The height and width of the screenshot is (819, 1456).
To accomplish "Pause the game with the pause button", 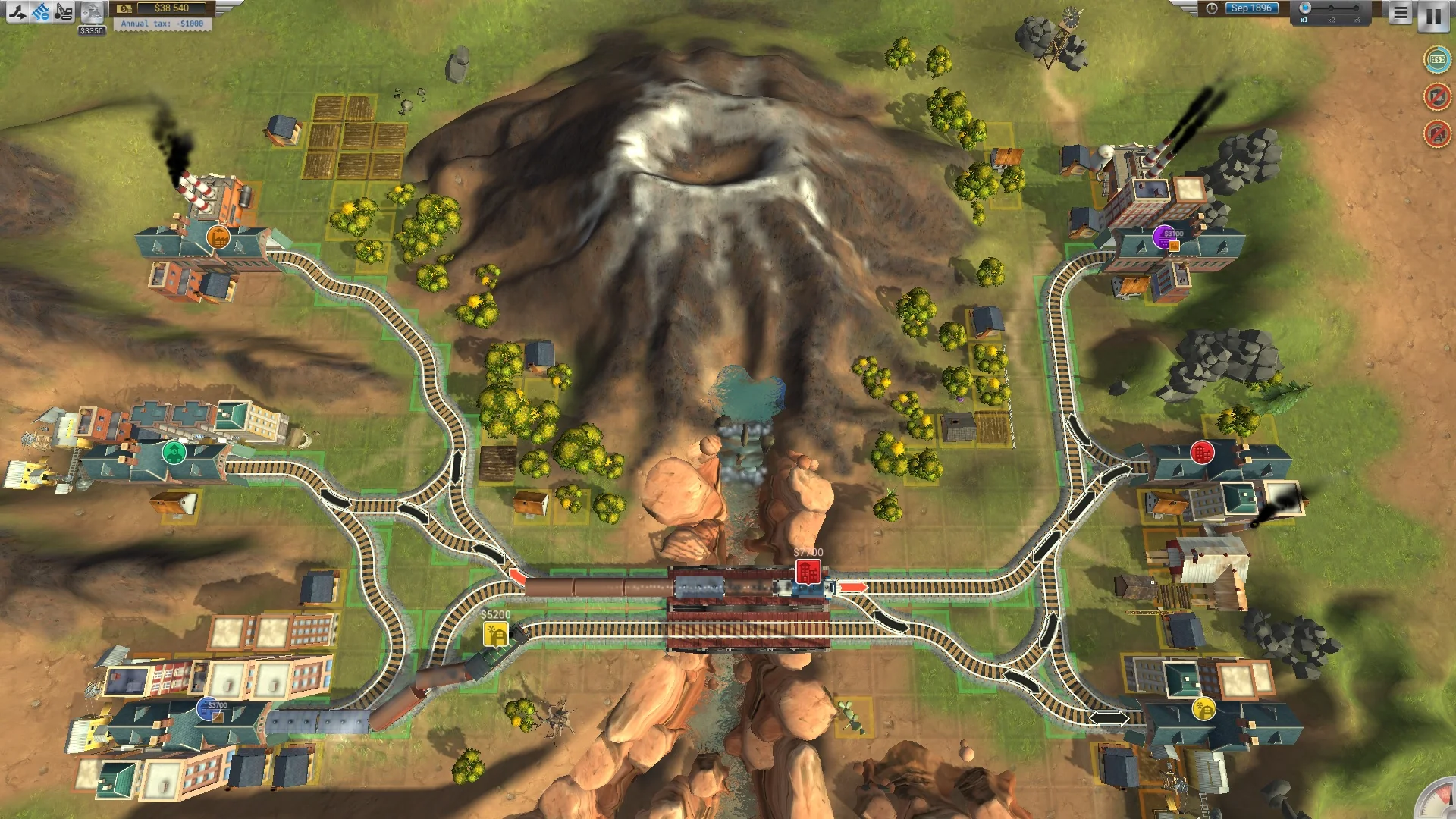I will coord(1433,17).
